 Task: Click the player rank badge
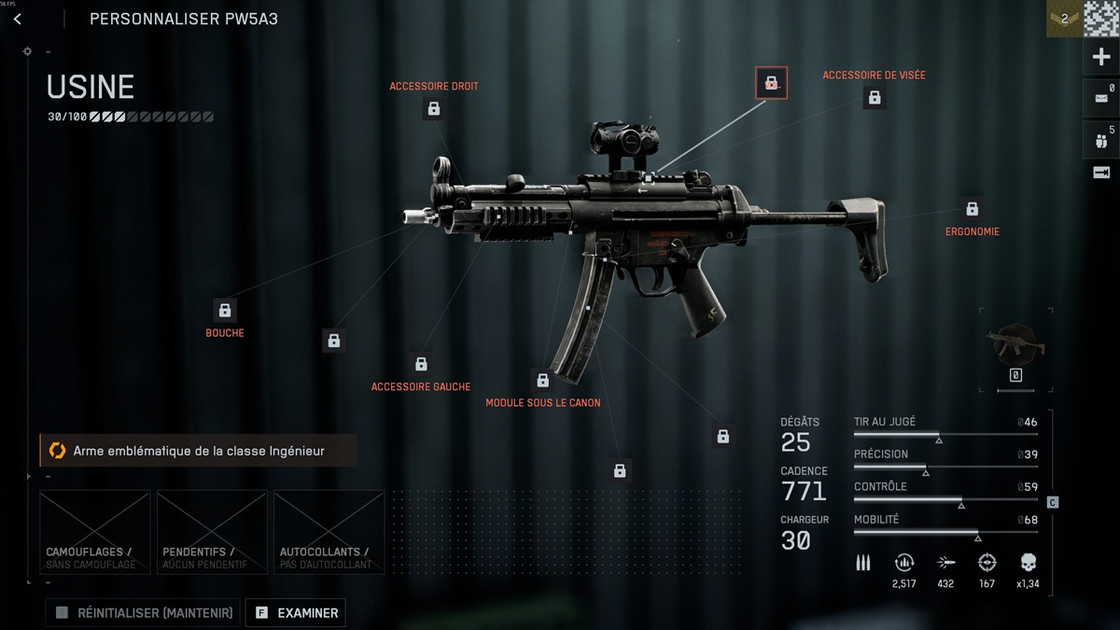pos(1064,18)
